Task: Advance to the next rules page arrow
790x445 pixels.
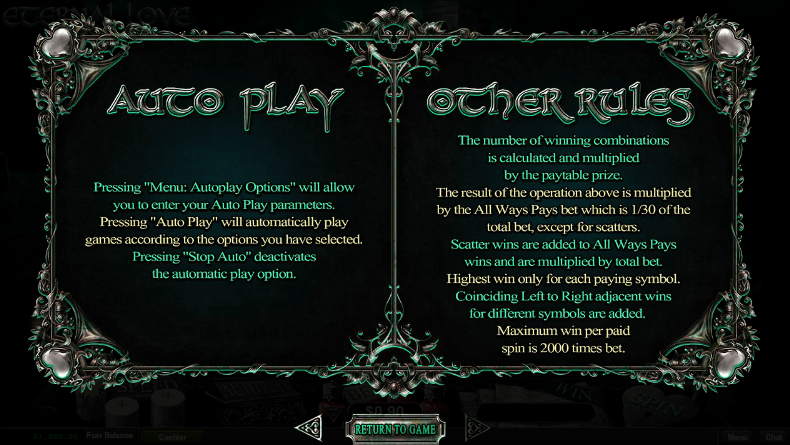Action: [x=477, y=429]
